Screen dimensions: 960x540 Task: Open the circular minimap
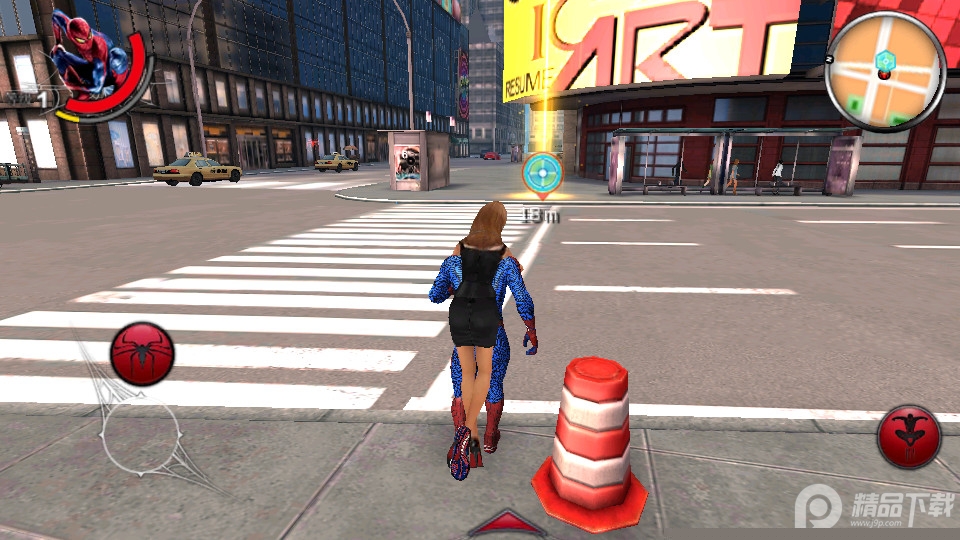(x=886, y=72)
